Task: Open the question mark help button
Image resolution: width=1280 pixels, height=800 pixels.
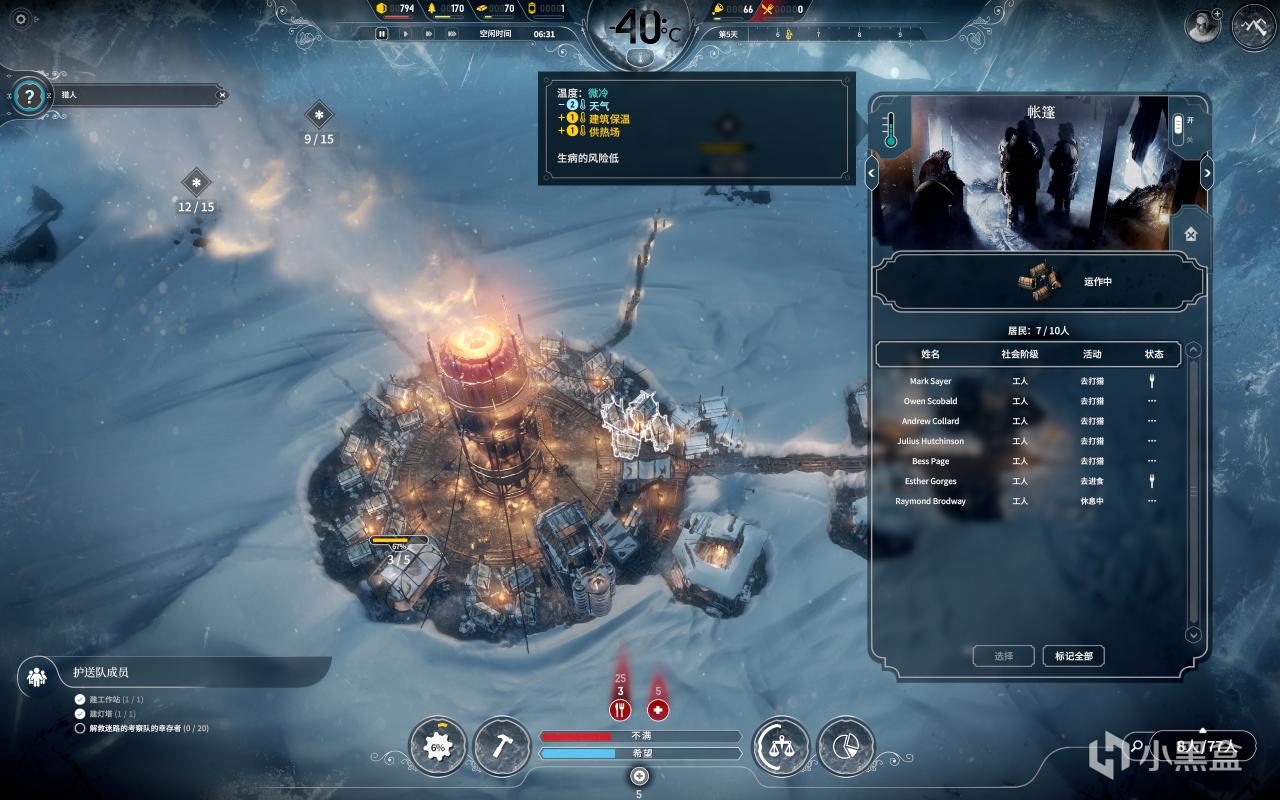Action: coord(30,97)
